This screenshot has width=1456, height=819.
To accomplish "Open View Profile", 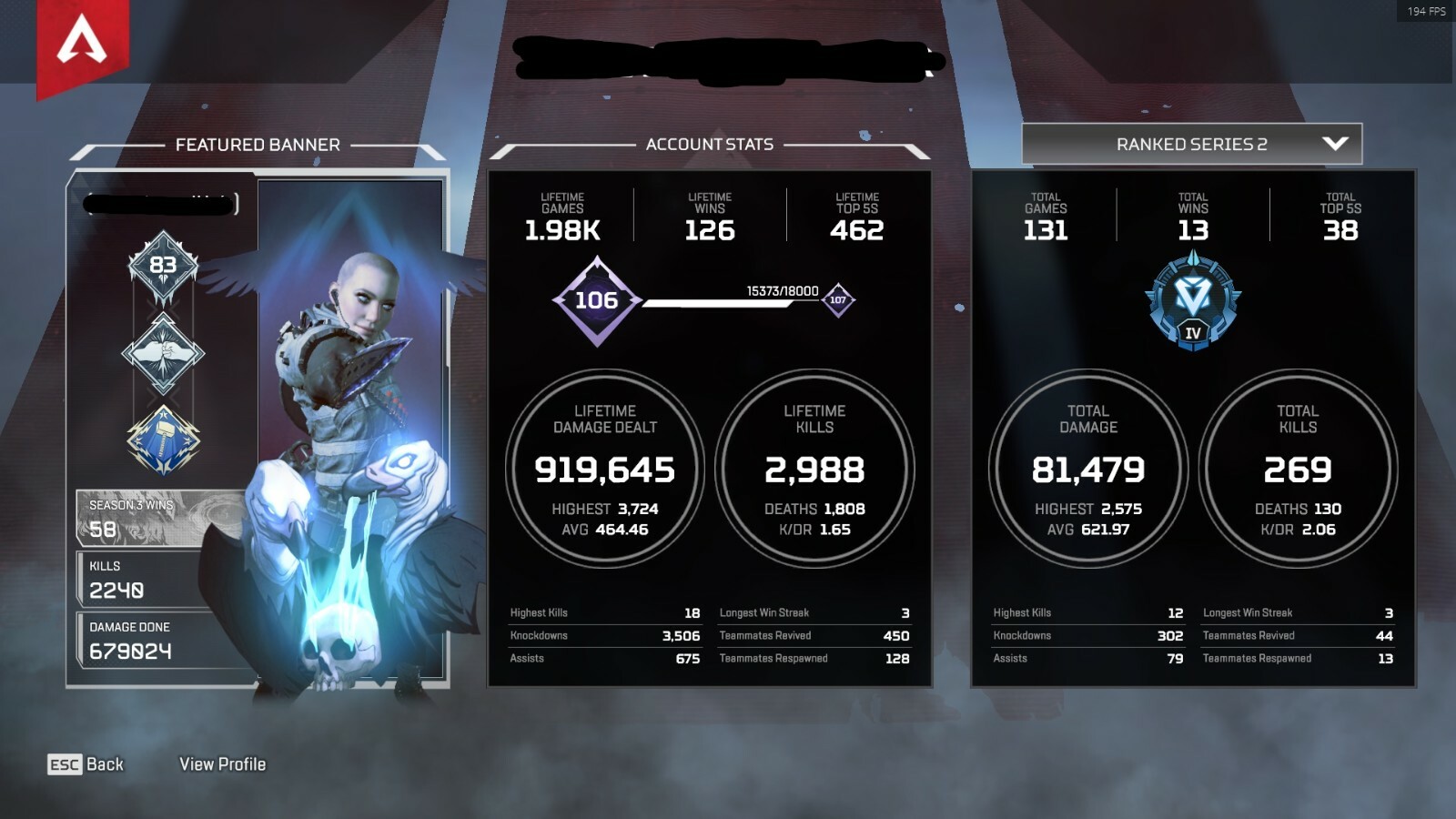I will 223,764.
